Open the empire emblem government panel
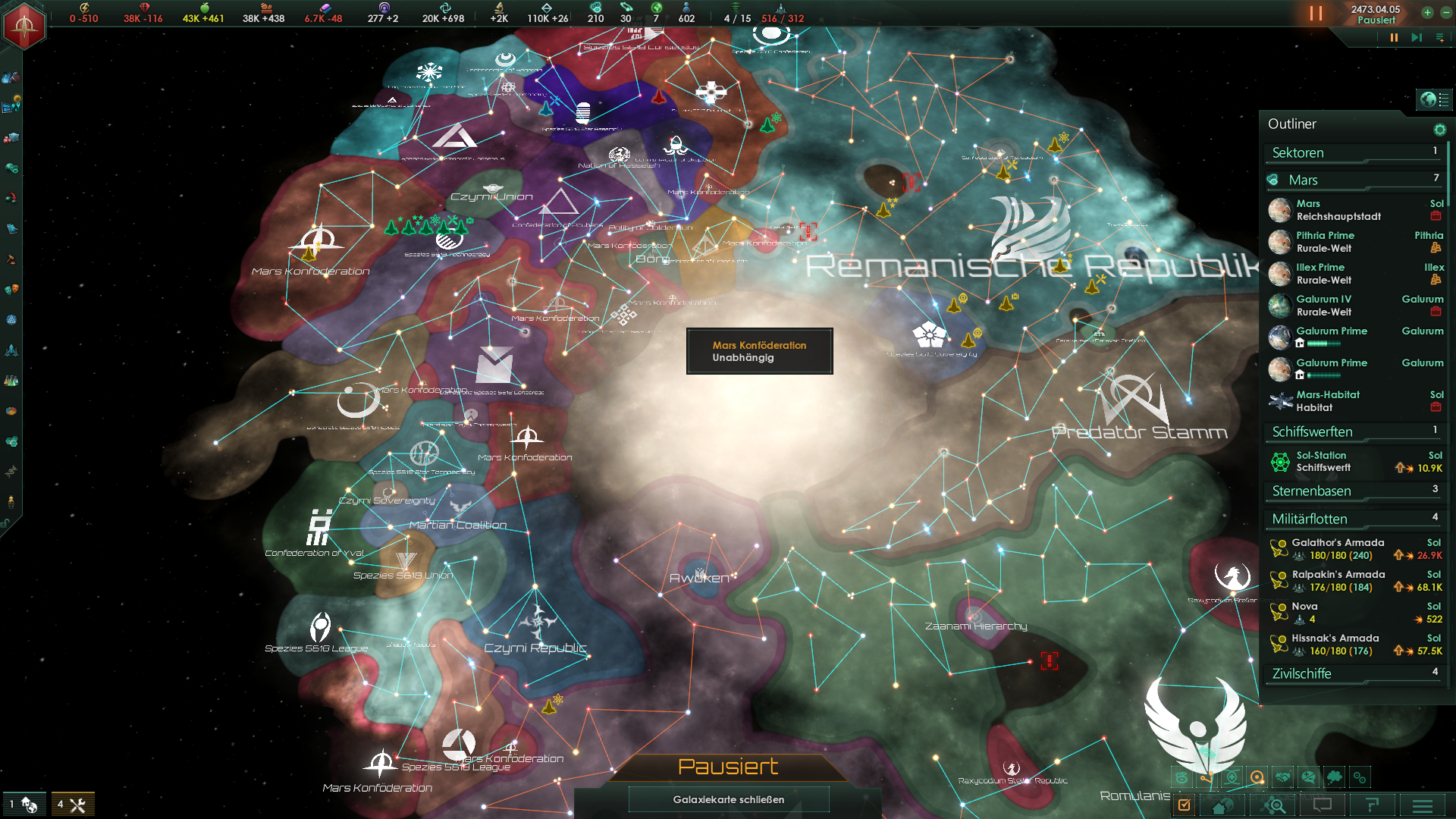Viewport: 1456px width, 819px height. click(24, 25)
